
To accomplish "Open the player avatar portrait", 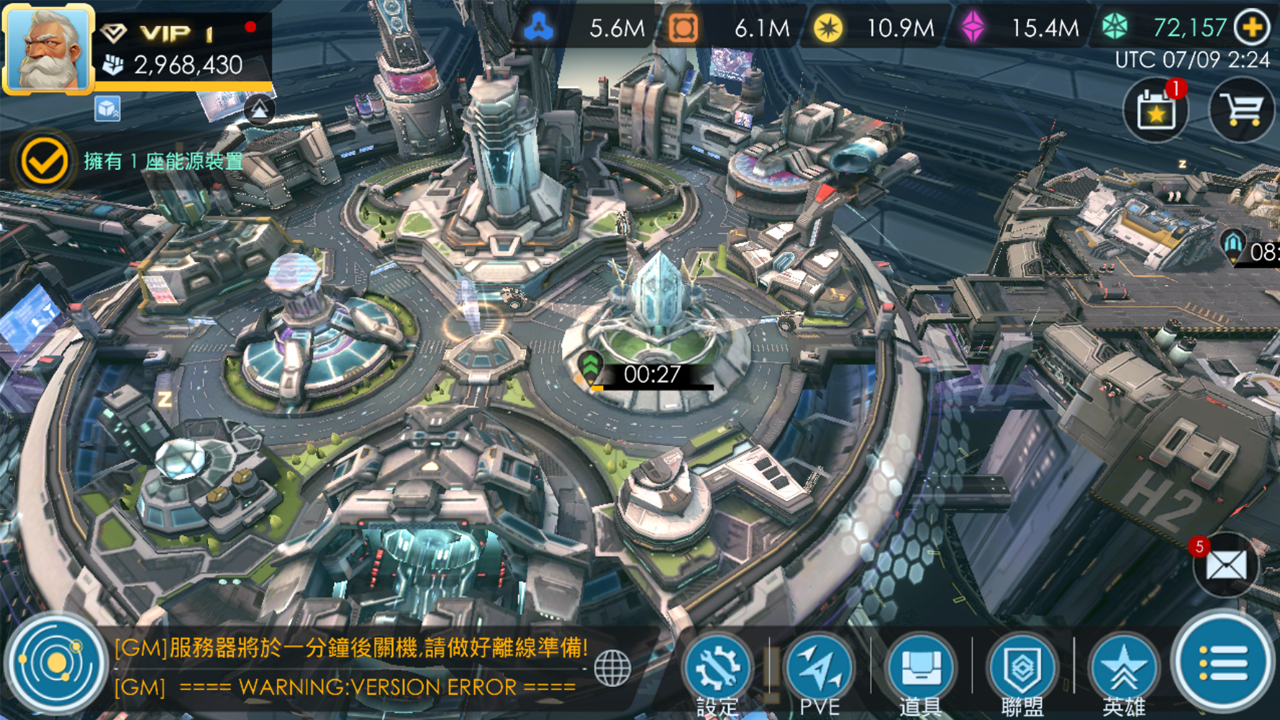I will (50, 48).
